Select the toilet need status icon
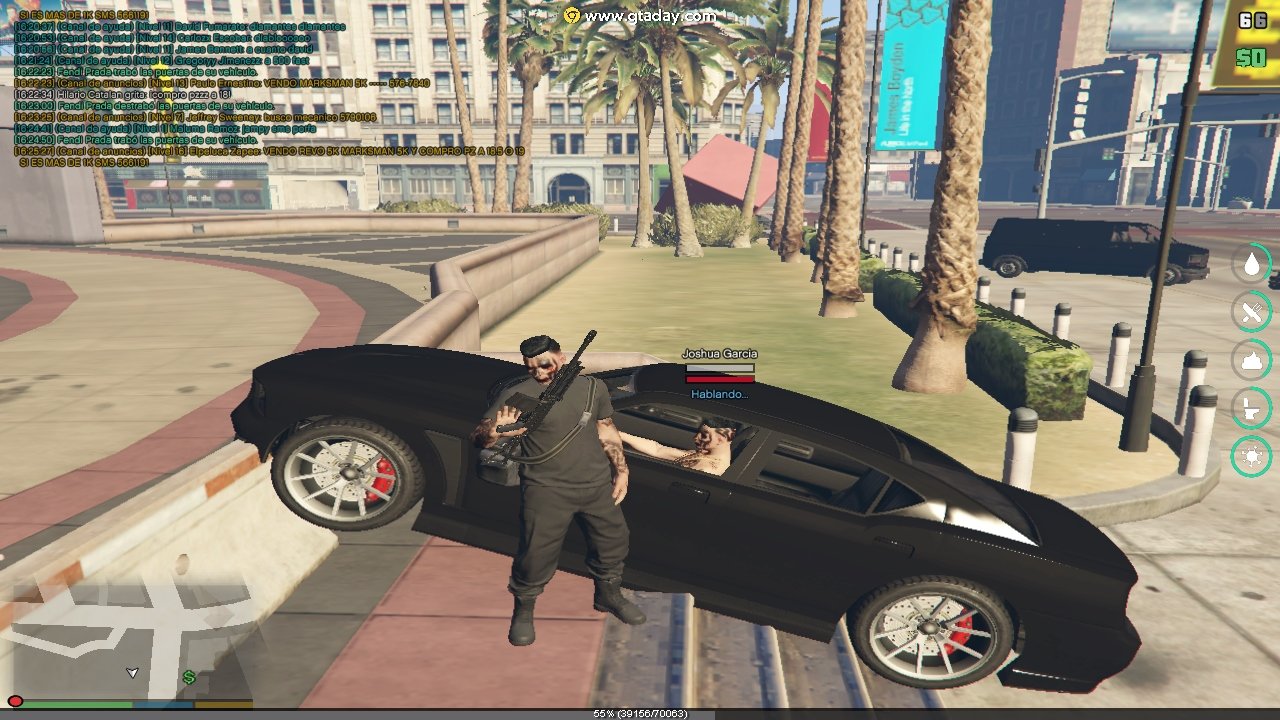 [1251, 408]
